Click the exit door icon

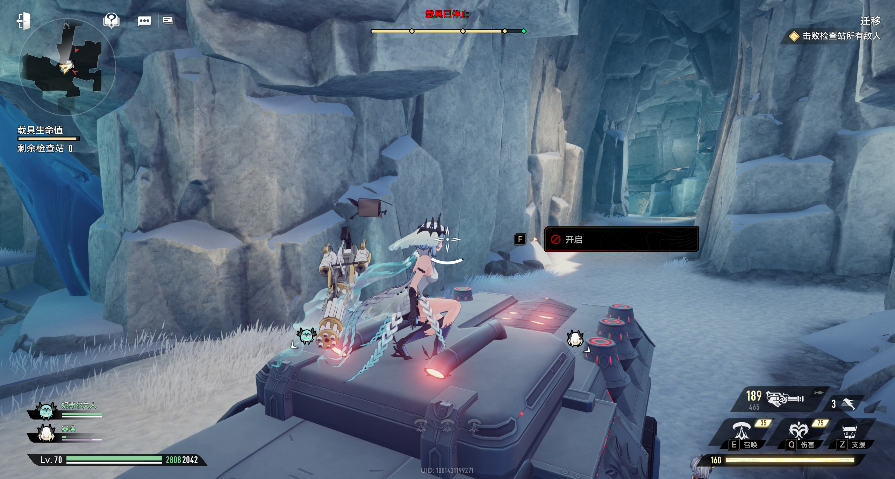click(x=23, y=20)
